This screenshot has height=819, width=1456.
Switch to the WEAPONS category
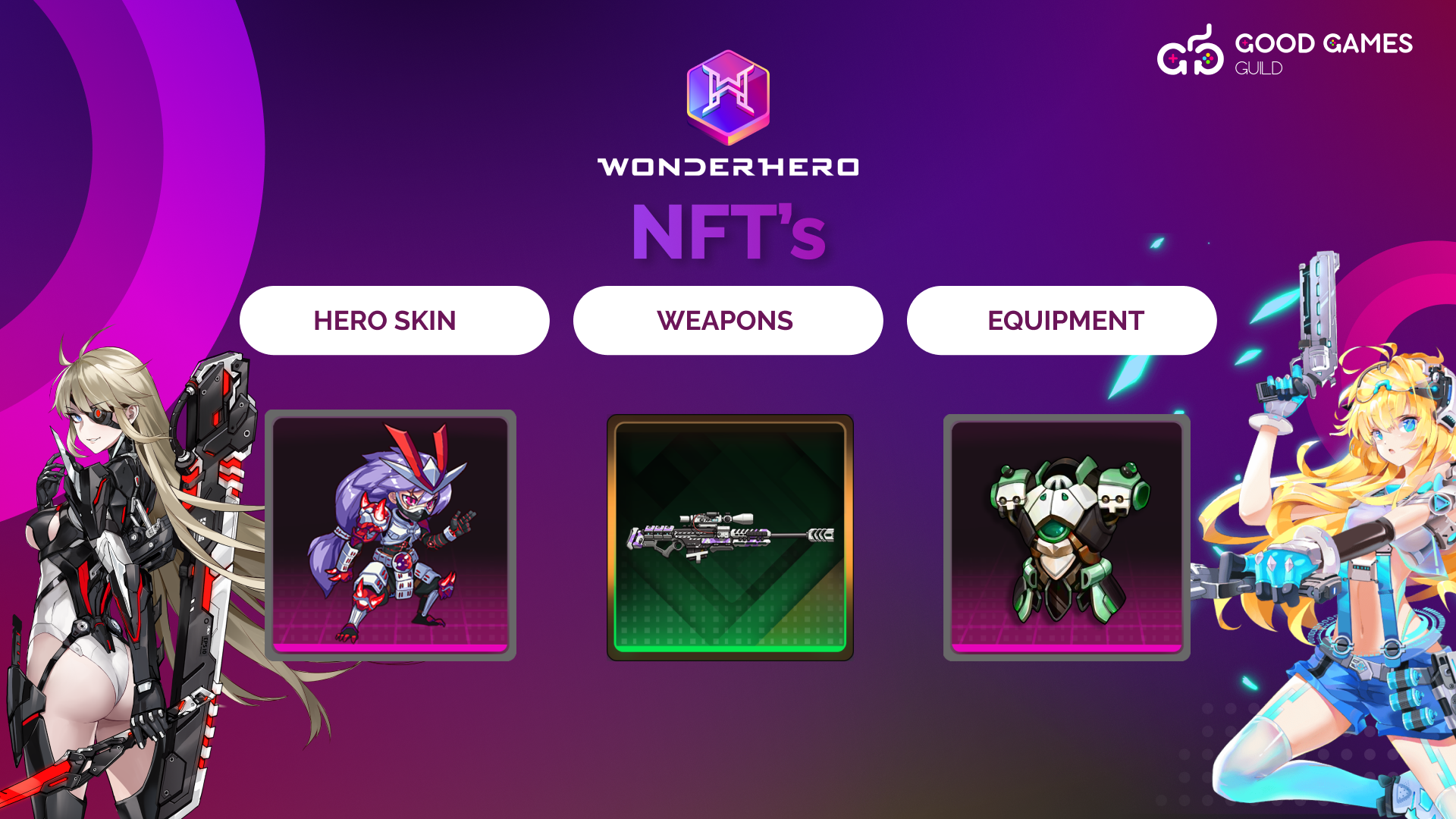coord(728,321)
